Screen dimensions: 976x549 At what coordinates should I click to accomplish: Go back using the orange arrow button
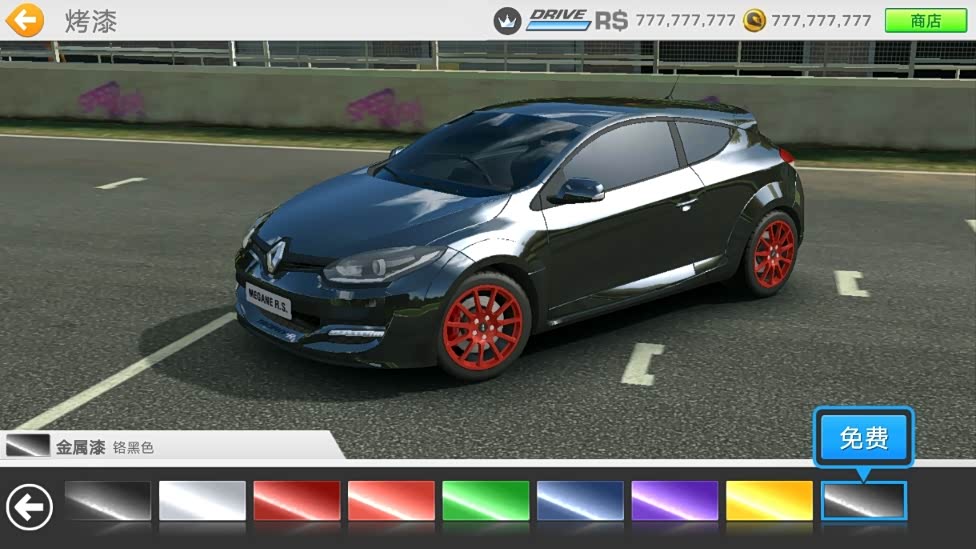(x=25, y=20)
